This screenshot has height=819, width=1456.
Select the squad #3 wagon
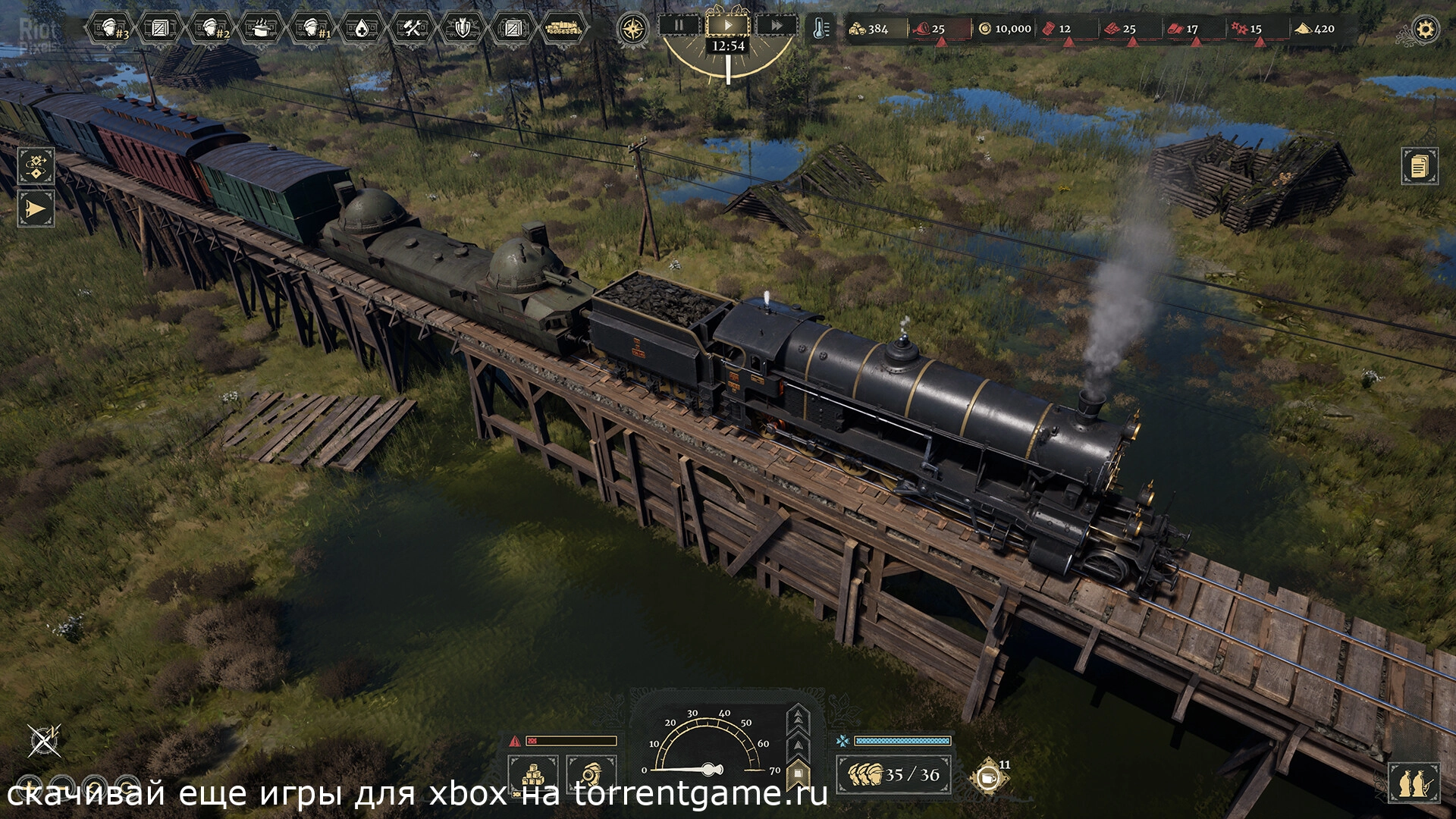point(111,29)
